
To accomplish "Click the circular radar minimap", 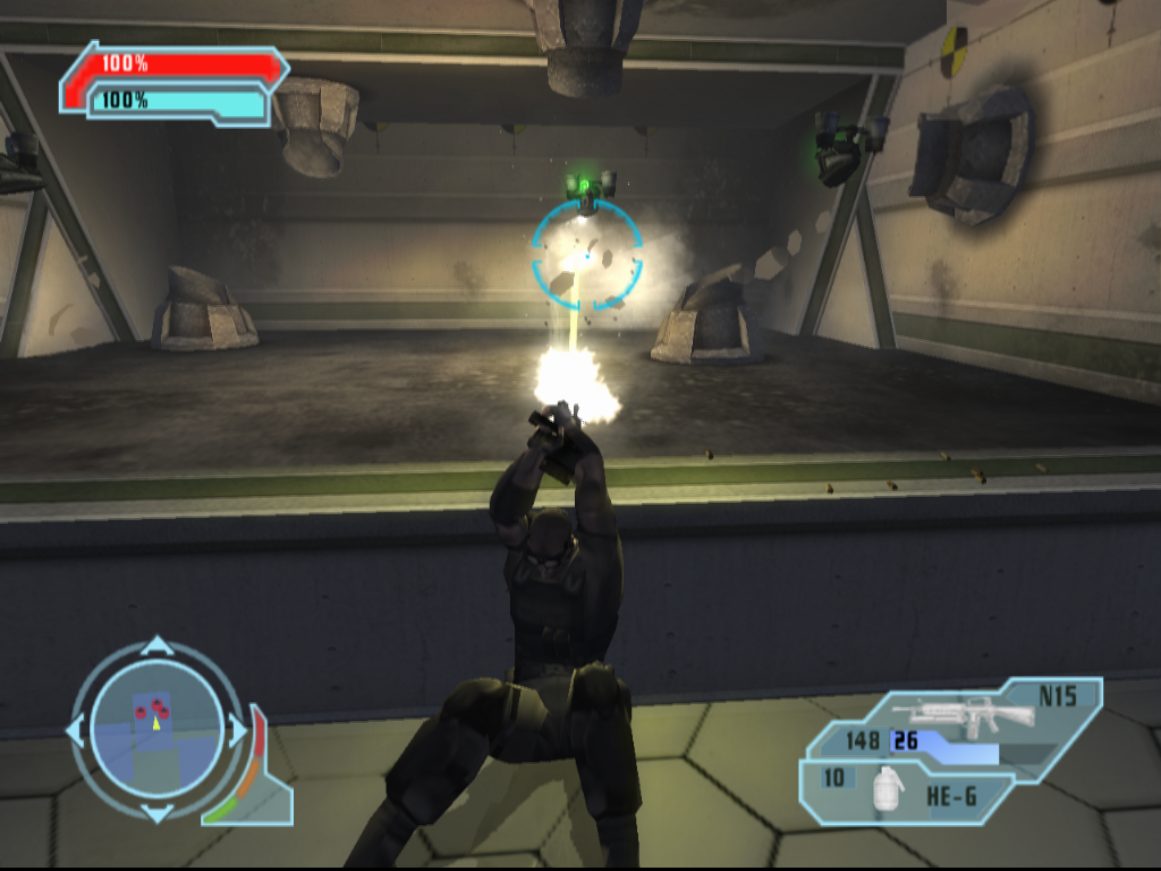I will [156, 730].
